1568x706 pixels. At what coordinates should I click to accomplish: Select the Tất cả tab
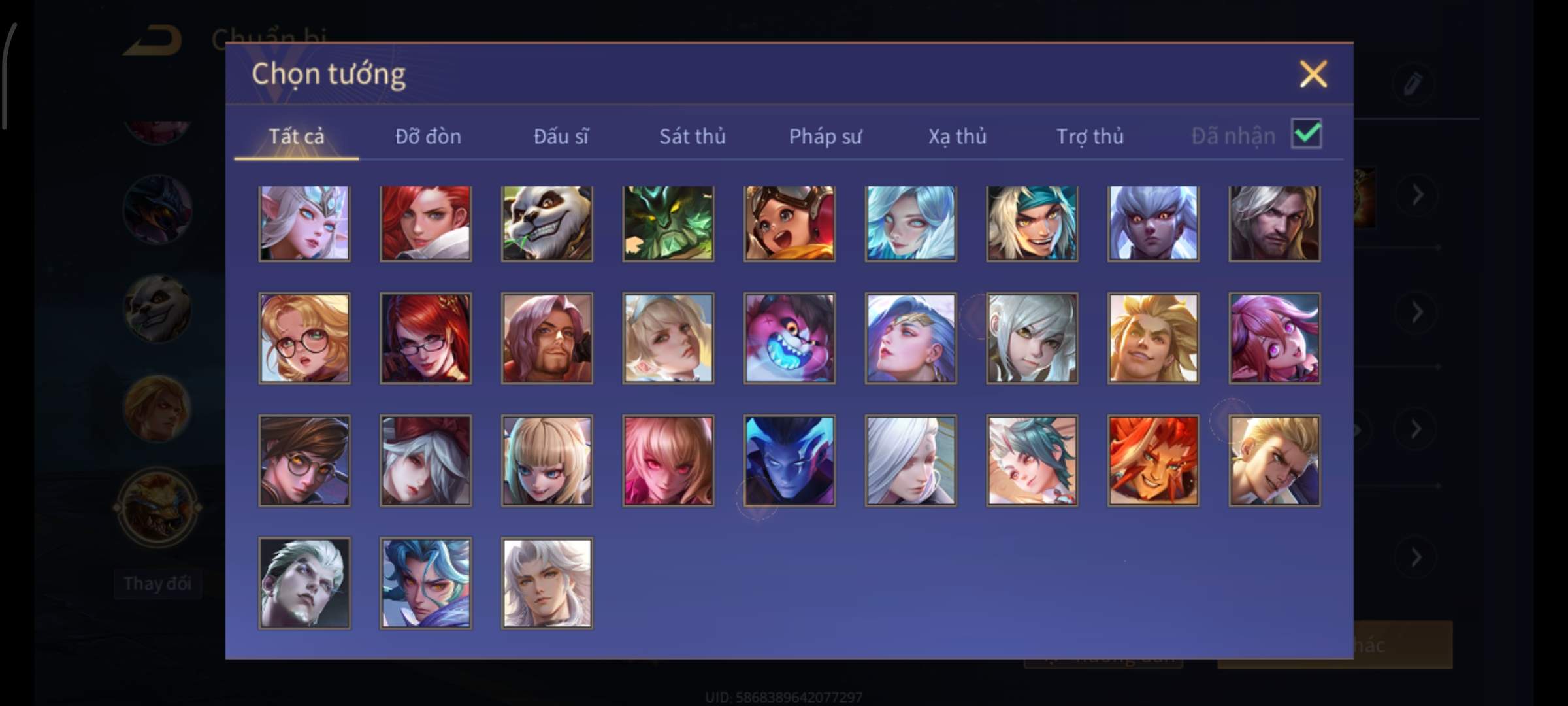296,136
